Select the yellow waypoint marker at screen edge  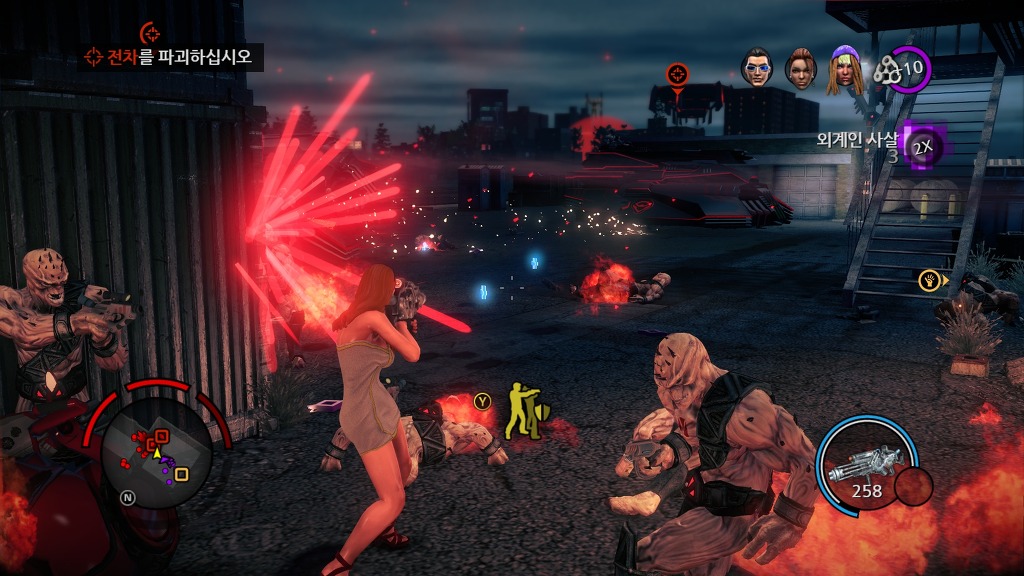pos(931,280)
